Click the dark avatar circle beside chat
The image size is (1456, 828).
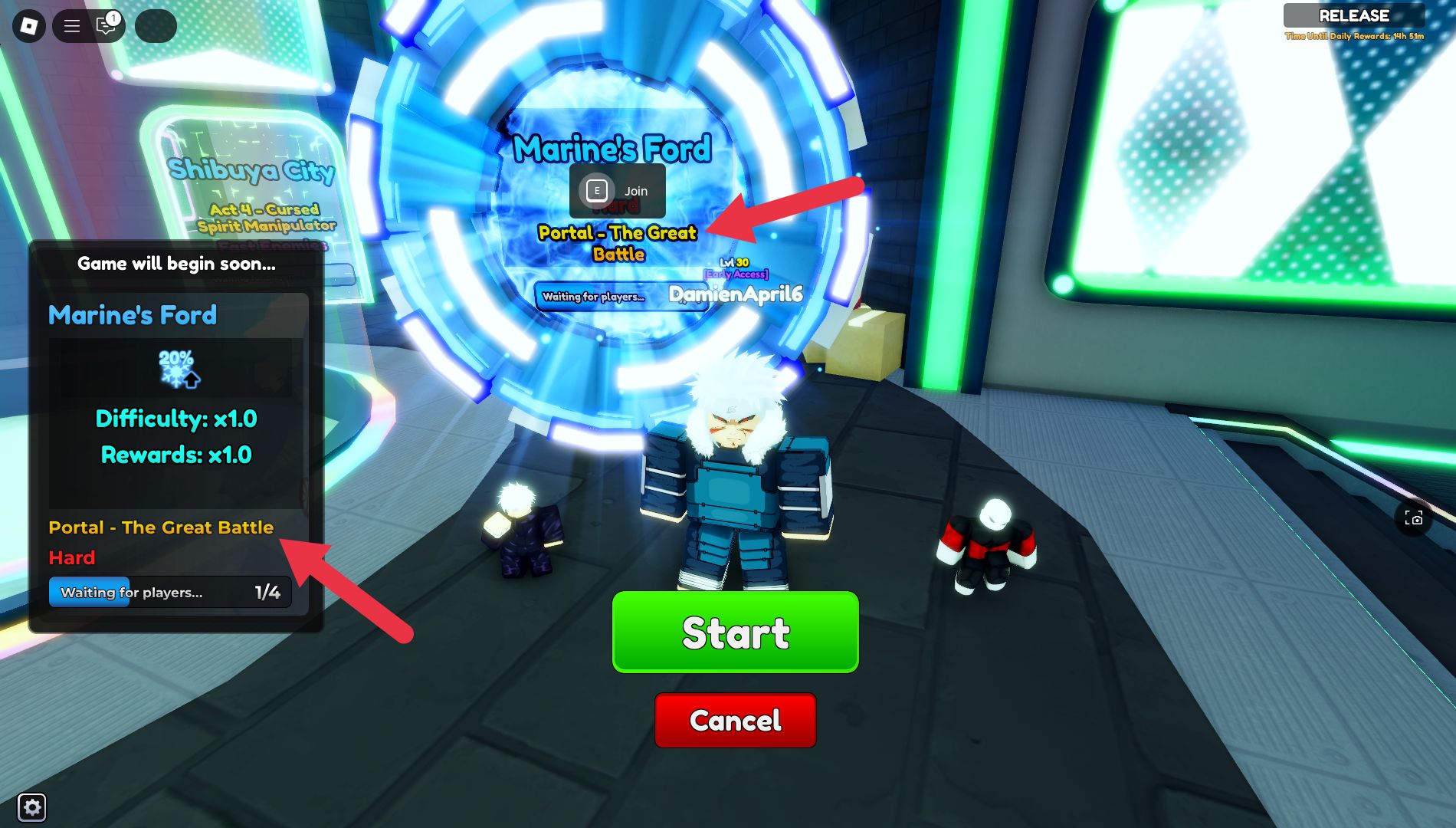point(156,25)
